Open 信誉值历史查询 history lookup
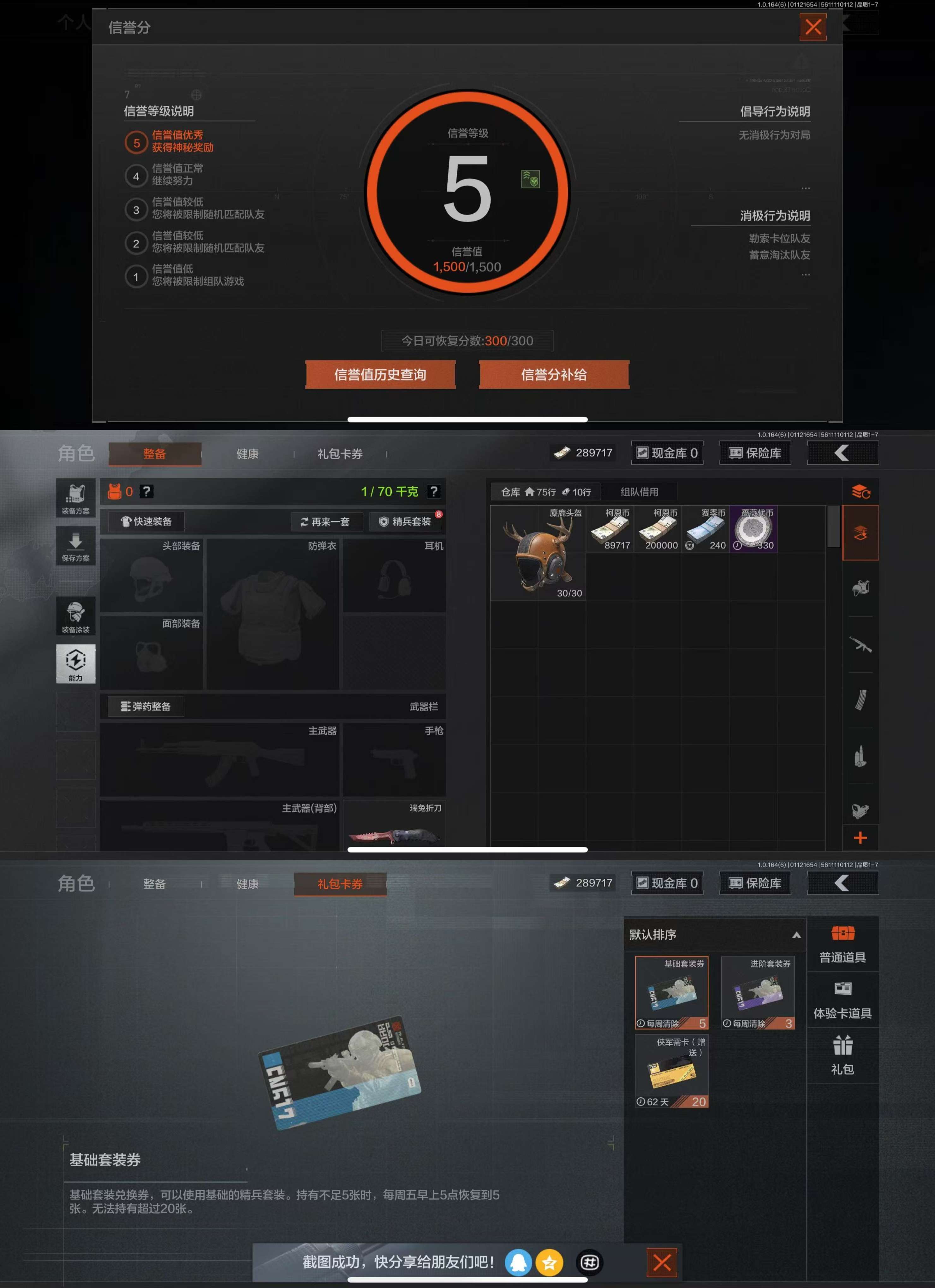This screenshot has width=935, height=1288. (x=380, y=374)
